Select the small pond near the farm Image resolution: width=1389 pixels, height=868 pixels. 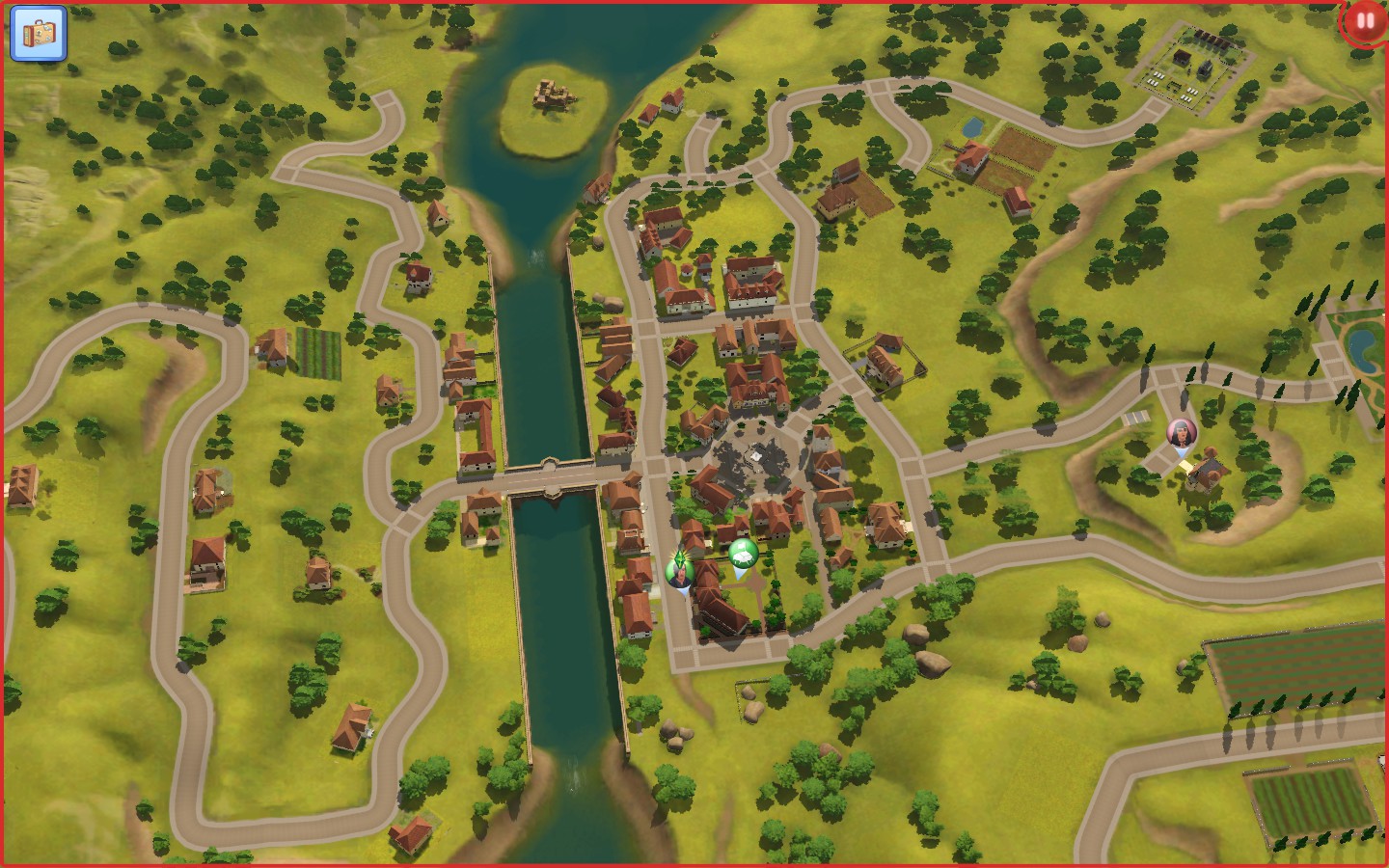[971, 127]
